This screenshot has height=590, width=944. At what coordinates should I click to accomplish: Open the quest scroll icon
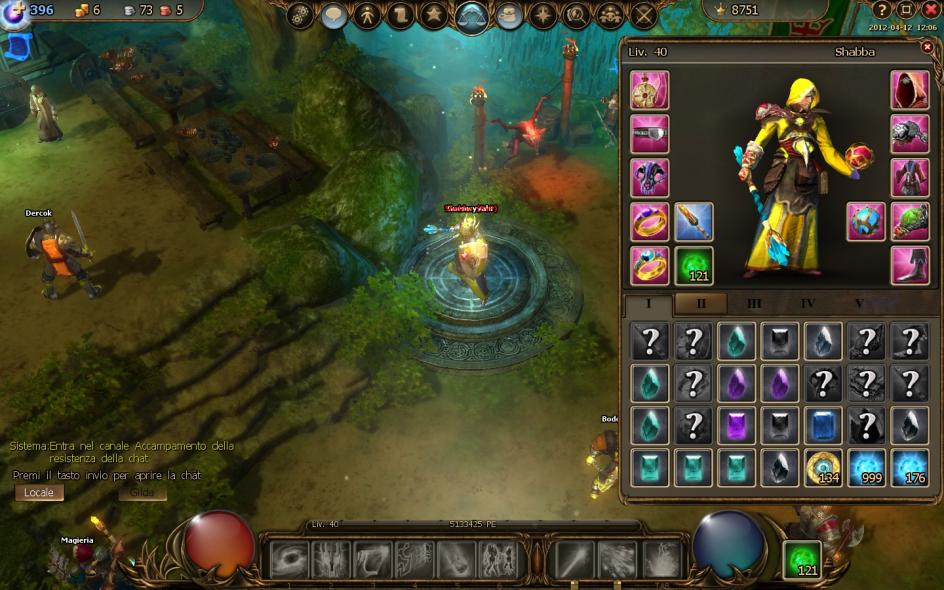400,15
